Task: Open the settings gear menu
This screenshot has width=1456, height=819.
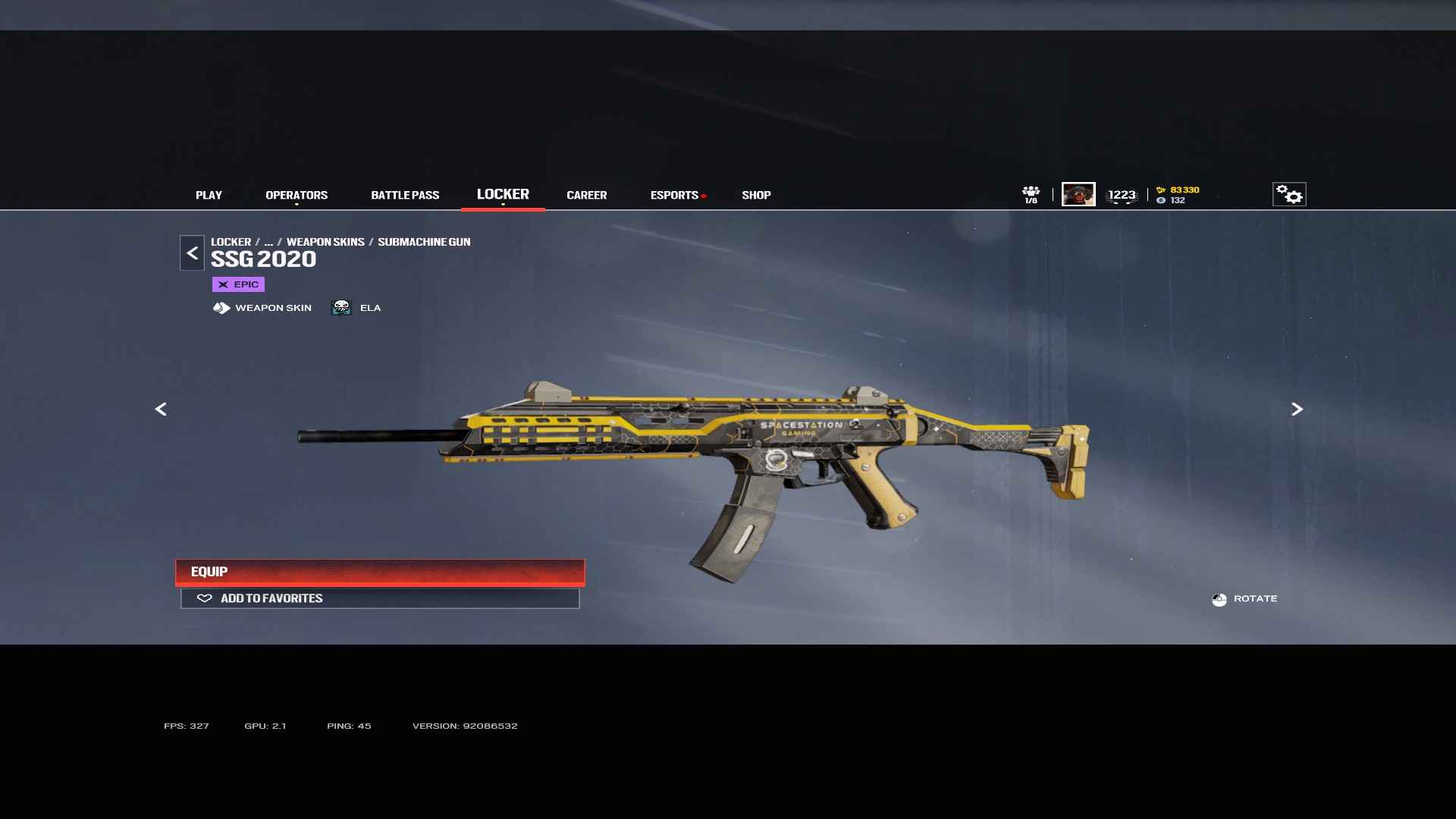Action: [x=1289, y=194]
